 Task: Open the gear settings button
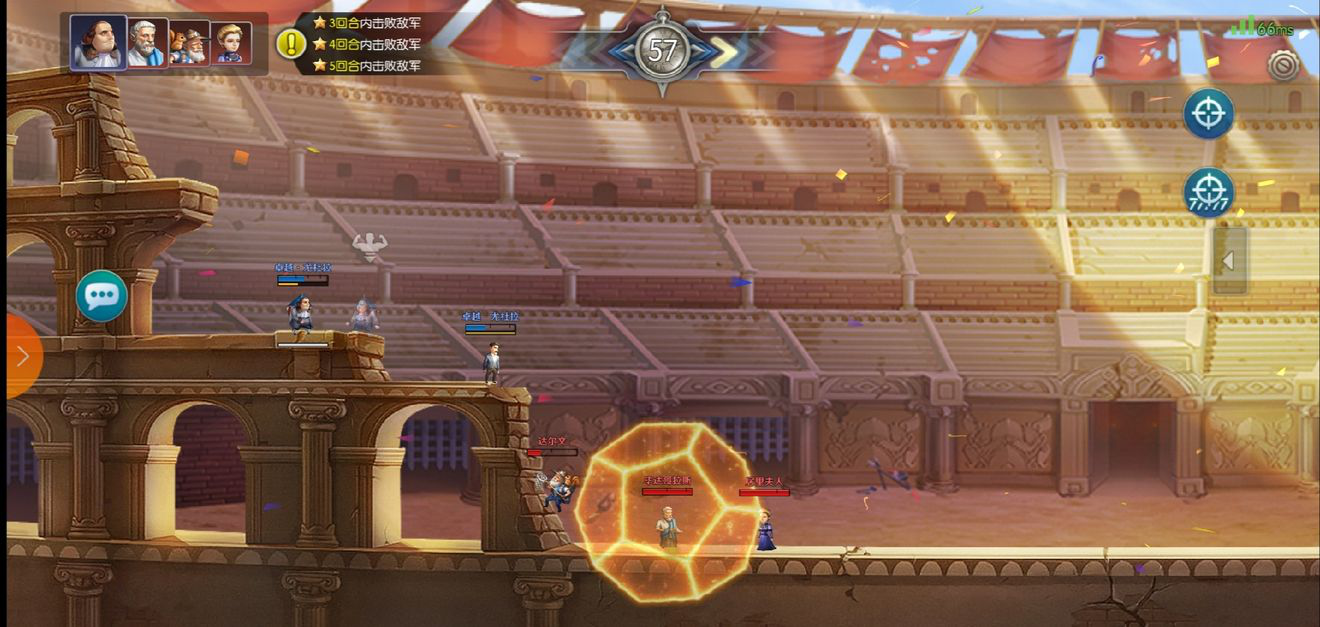pos(1283,65)
